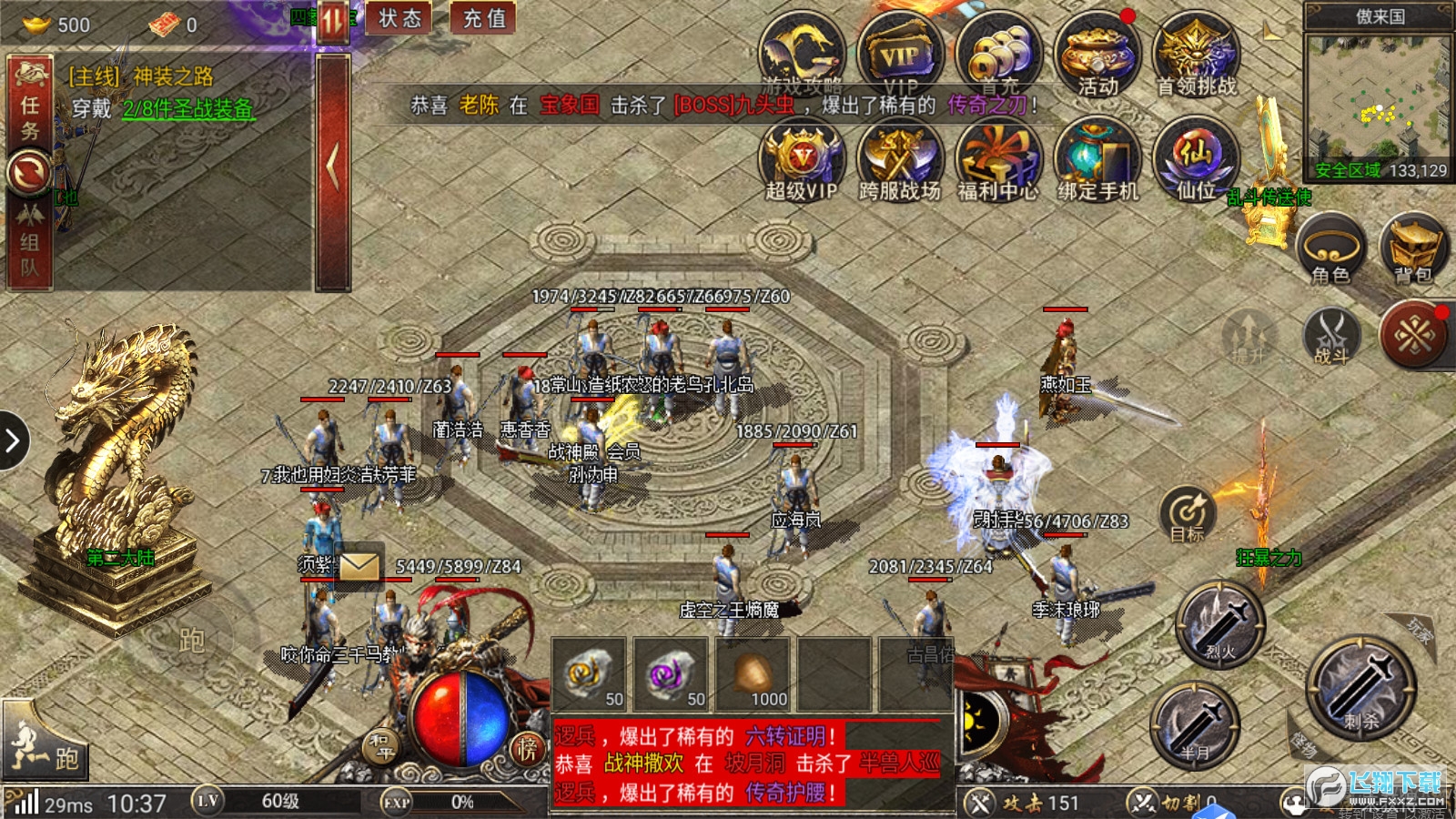The height and width of the screenshot is (819, 1456).
Task: Open the 仙位 immortal rank icon
Action: point(1197,159)
